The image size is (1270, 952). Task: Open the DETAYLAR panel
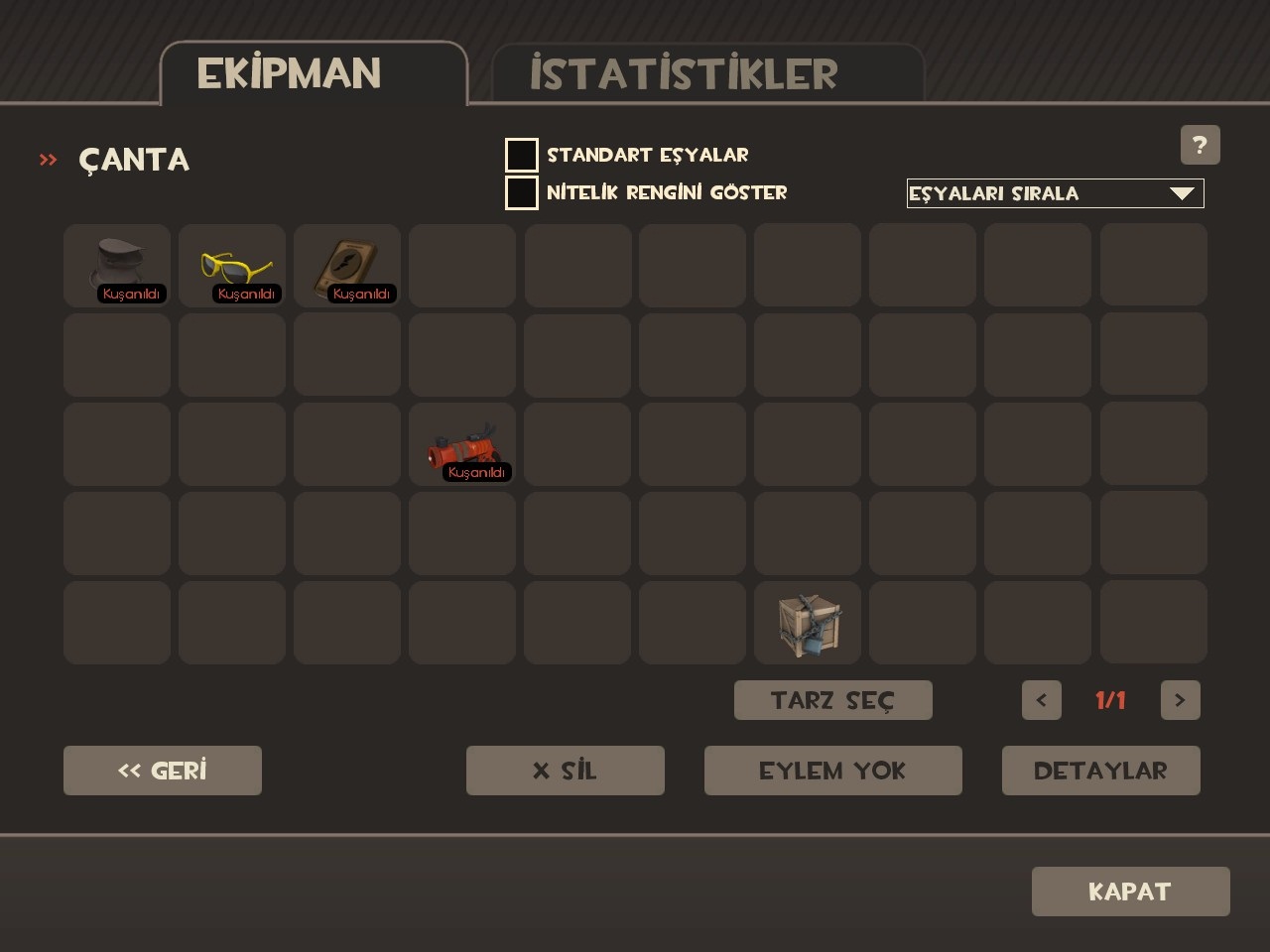pos(1100,771)
